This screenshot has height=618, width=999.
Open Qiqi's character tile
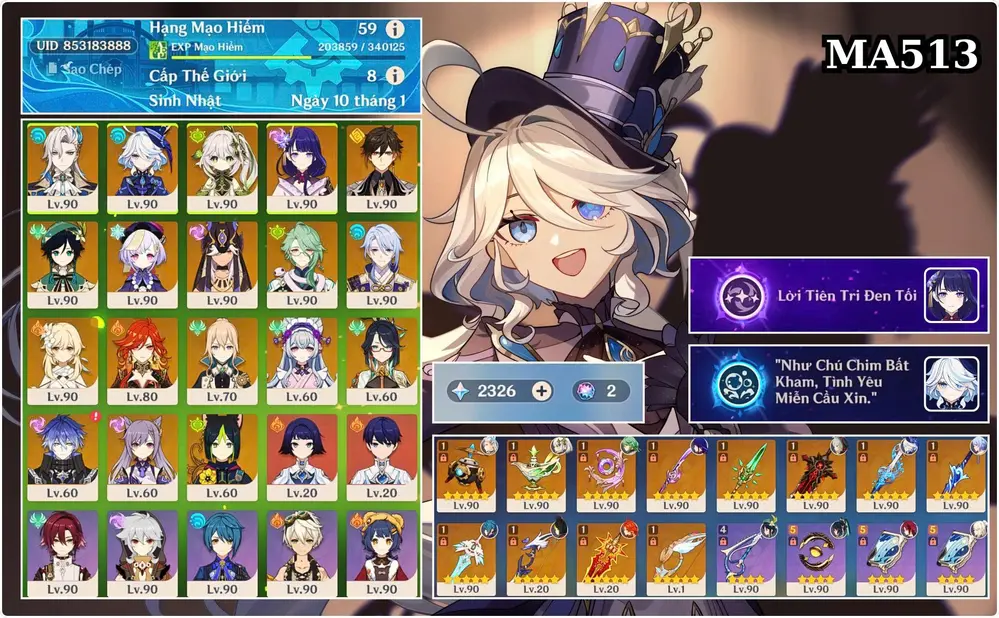click(x=142, y=263)
